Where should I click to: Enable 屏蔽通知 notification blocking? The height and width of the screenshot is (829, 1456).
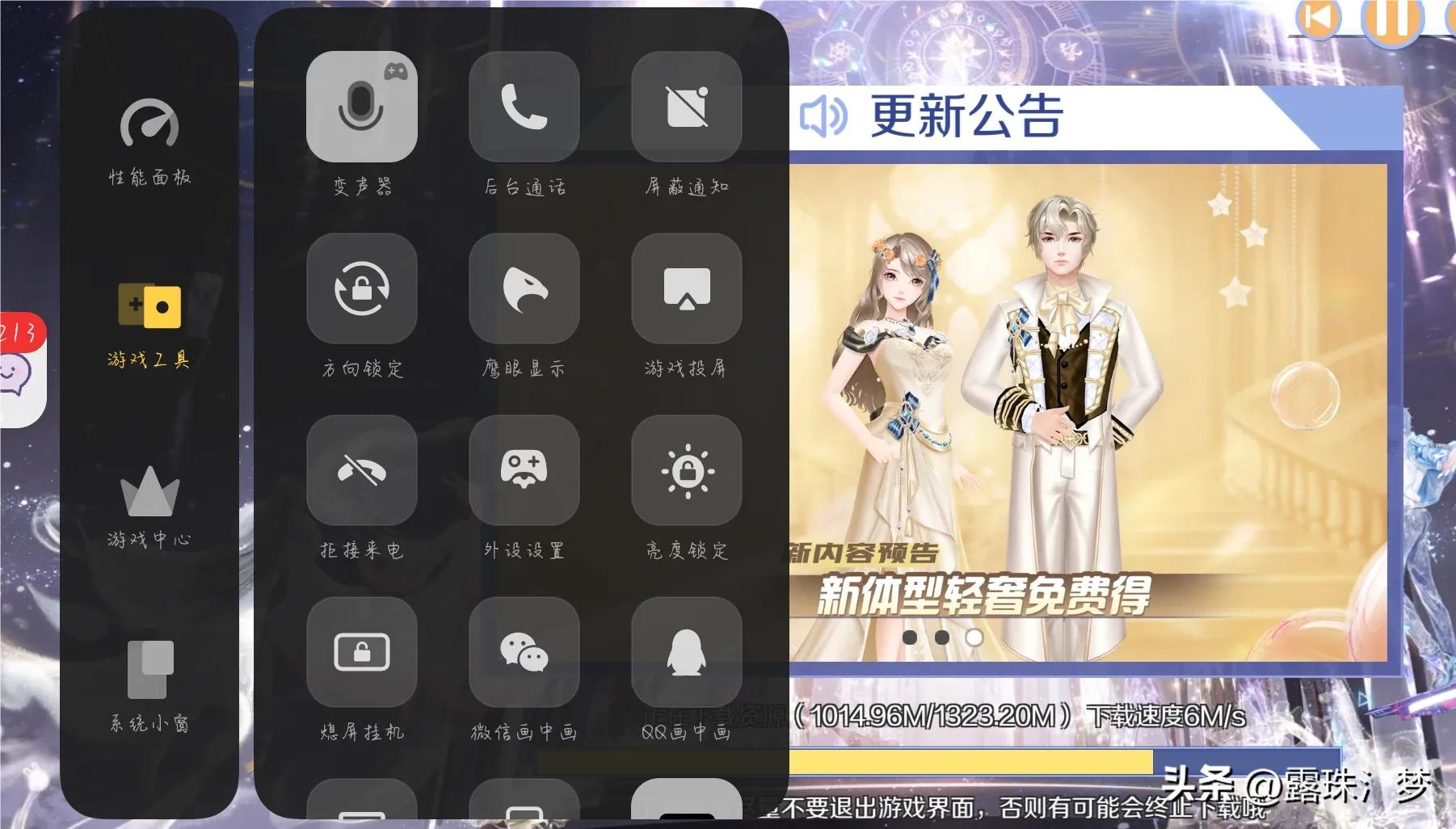(x=686, y=105)
